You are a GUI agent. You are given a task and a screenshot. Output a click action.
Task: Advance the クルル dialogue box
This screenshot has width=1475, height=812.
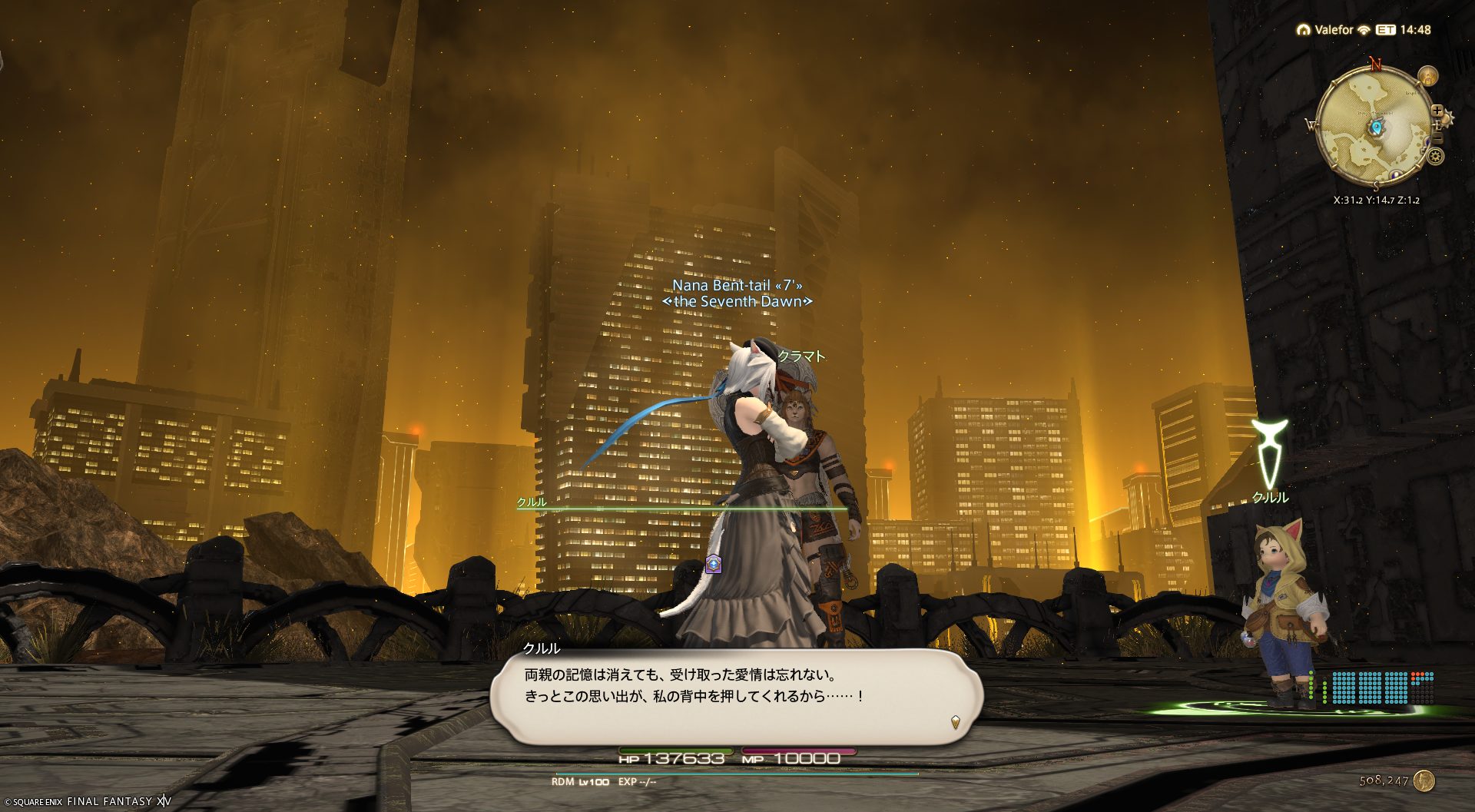[736, 695]
